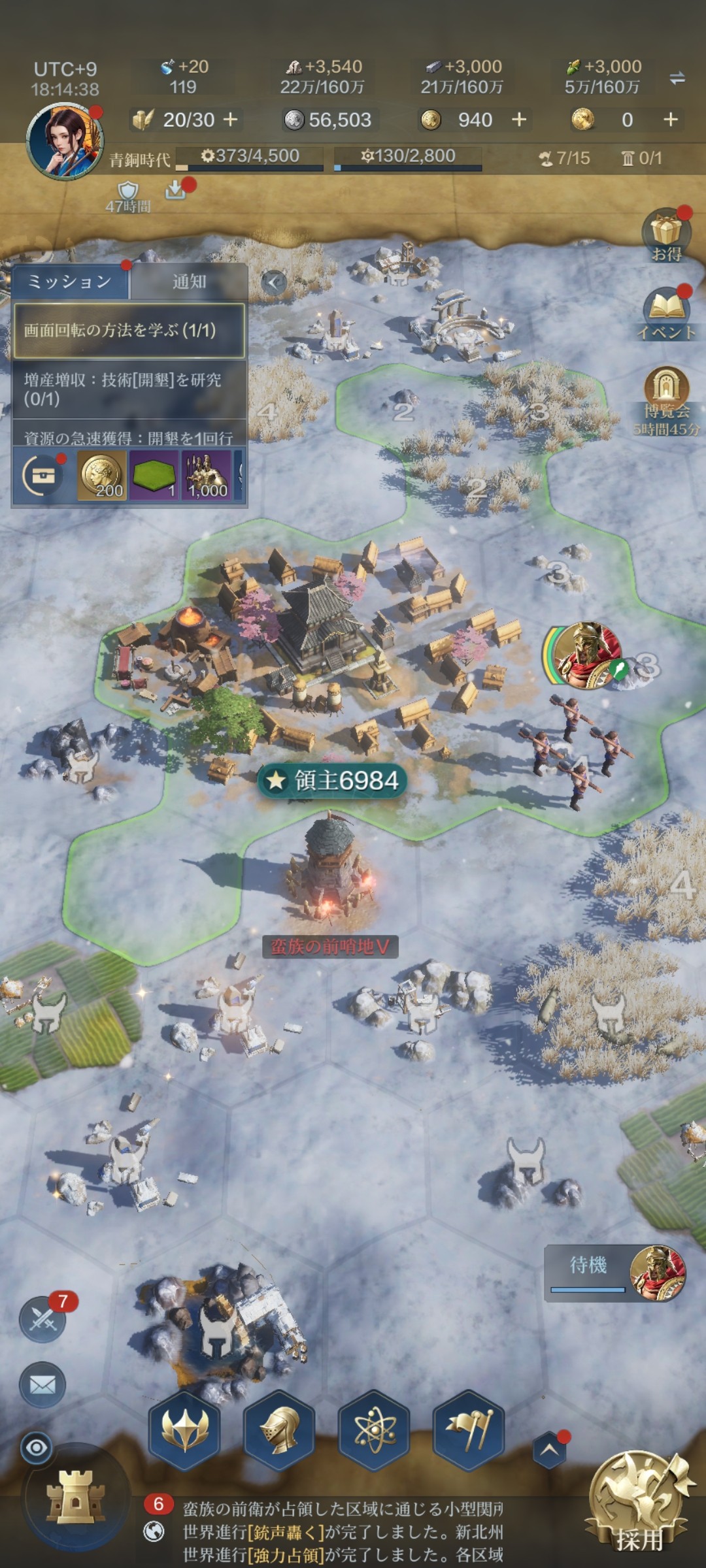Open the atom research menu
Screen dimensions: 706x1568
pos(374,1429)
